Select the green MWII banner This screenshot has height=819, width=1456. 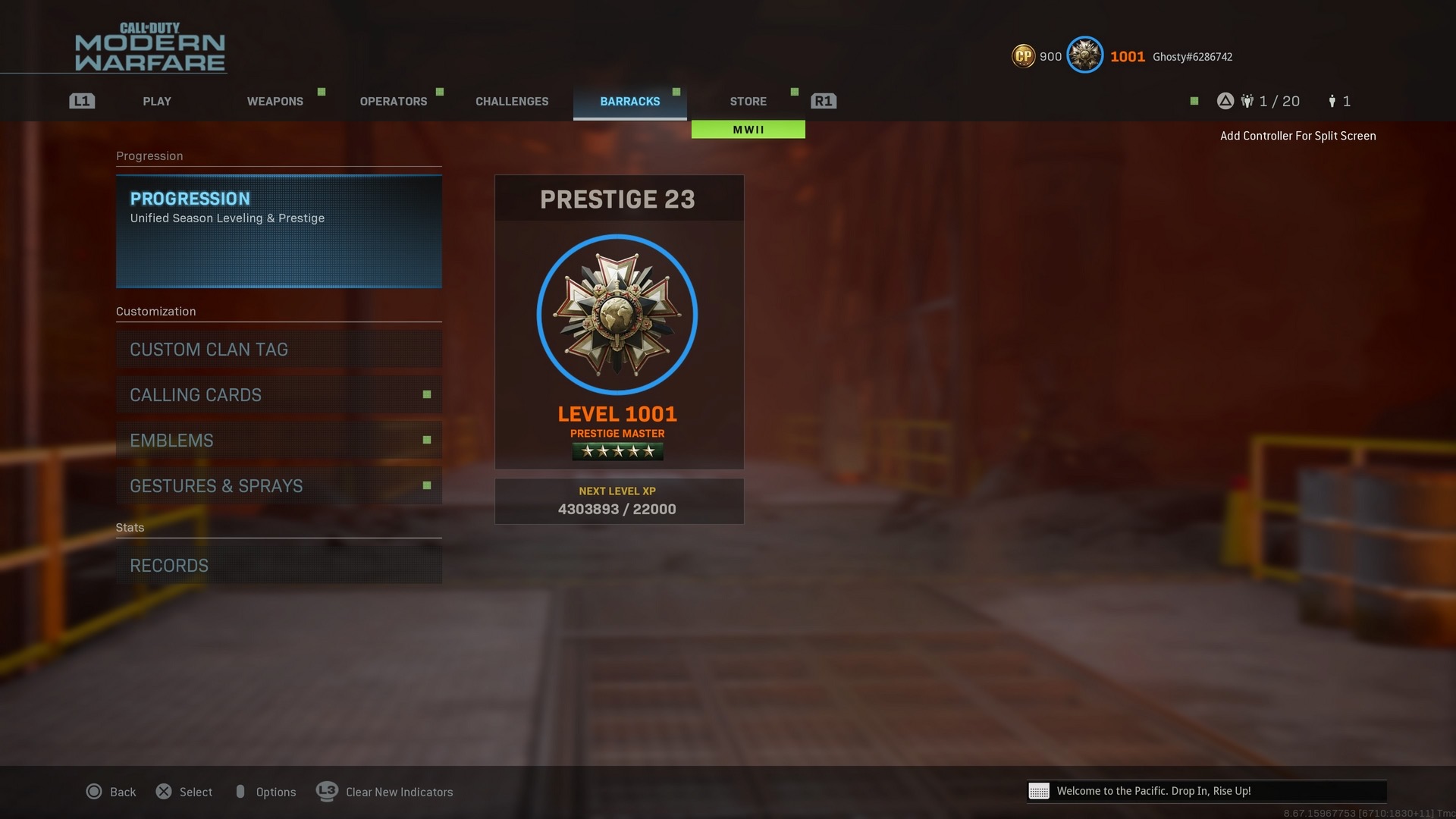(x=748, y=130)
